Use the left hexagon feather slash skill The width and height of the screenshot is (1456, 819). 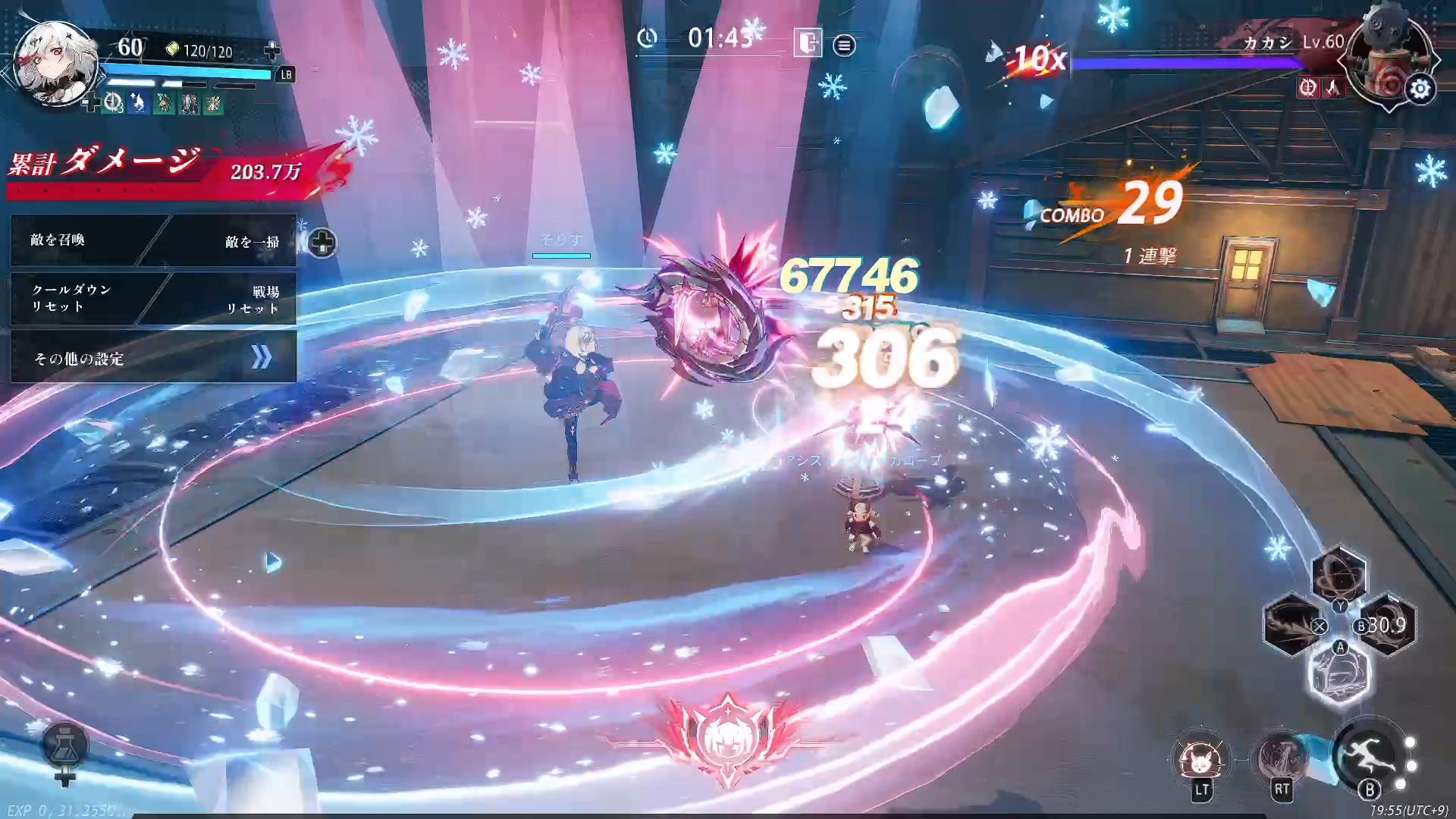[x=1291, y=623]
